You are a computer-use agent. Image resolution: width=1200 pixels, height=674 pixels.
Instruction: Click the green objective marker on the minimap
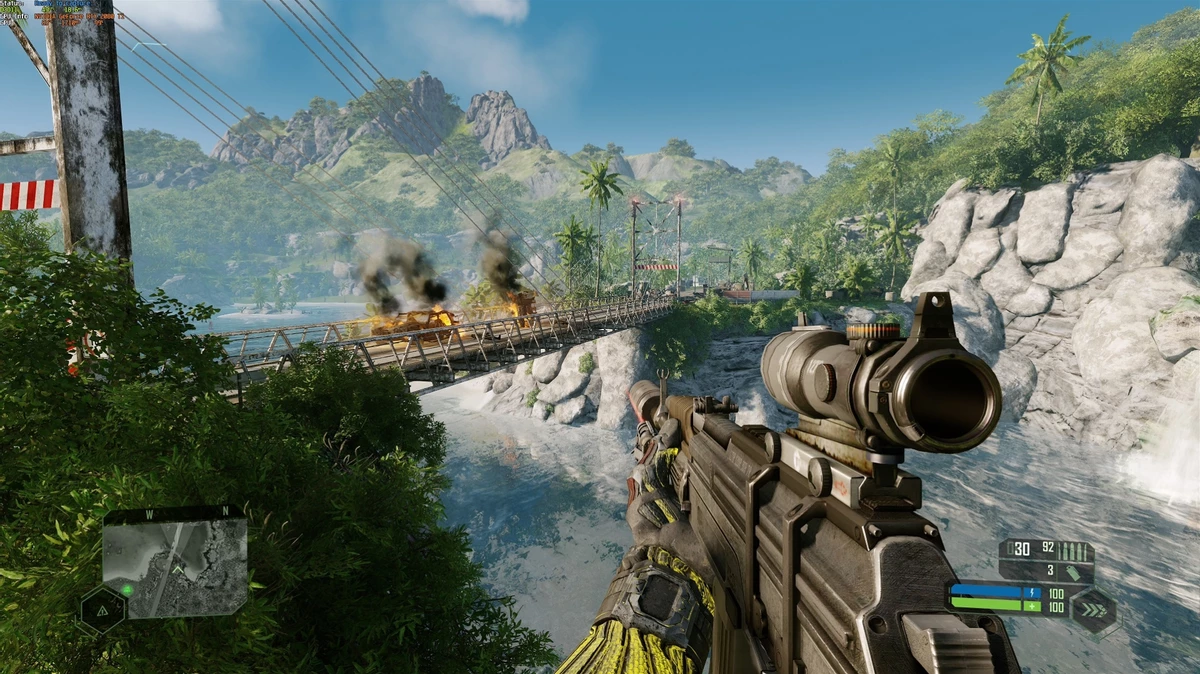click(127, 589)
